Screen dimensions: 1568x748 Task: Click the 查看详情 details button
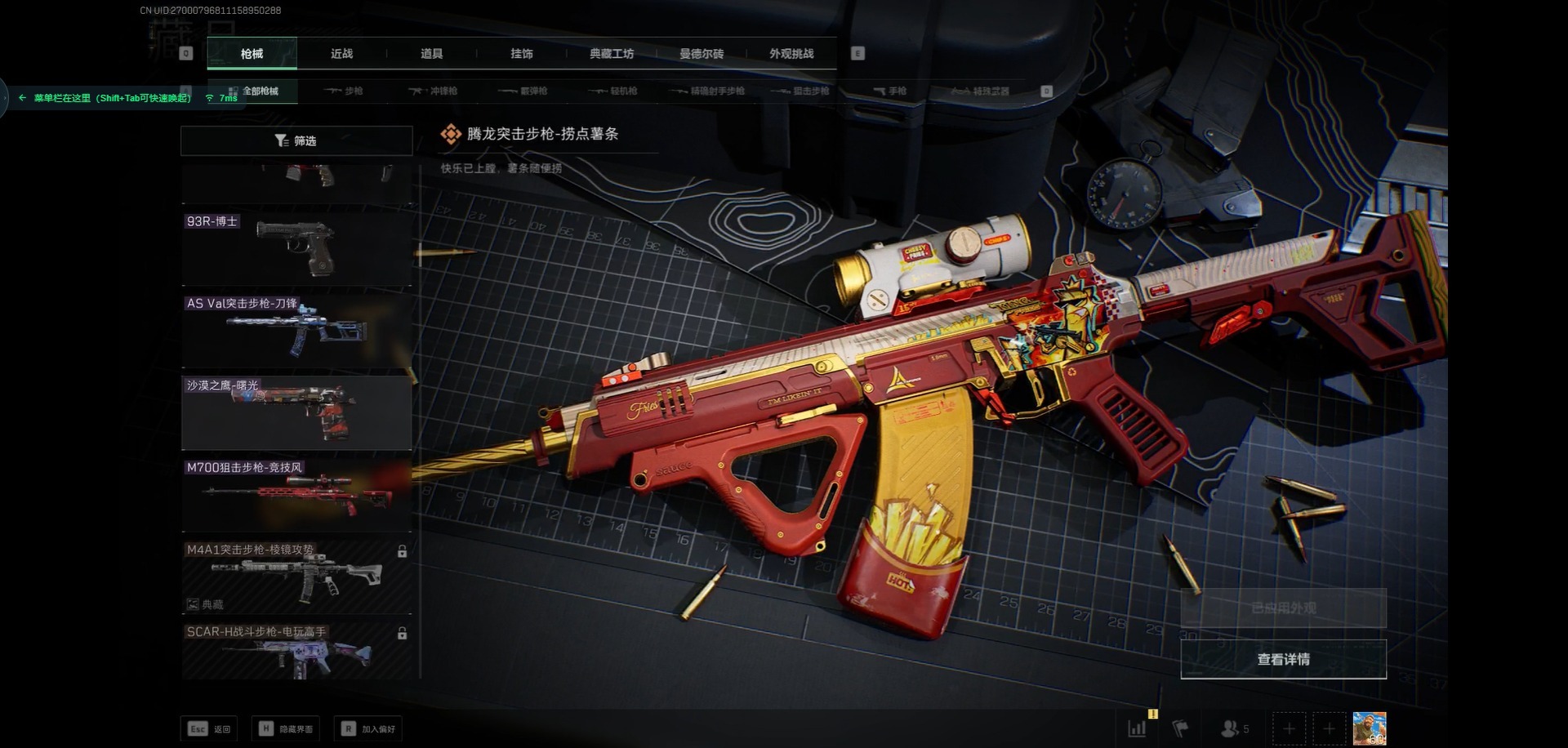click(1283, 659)
